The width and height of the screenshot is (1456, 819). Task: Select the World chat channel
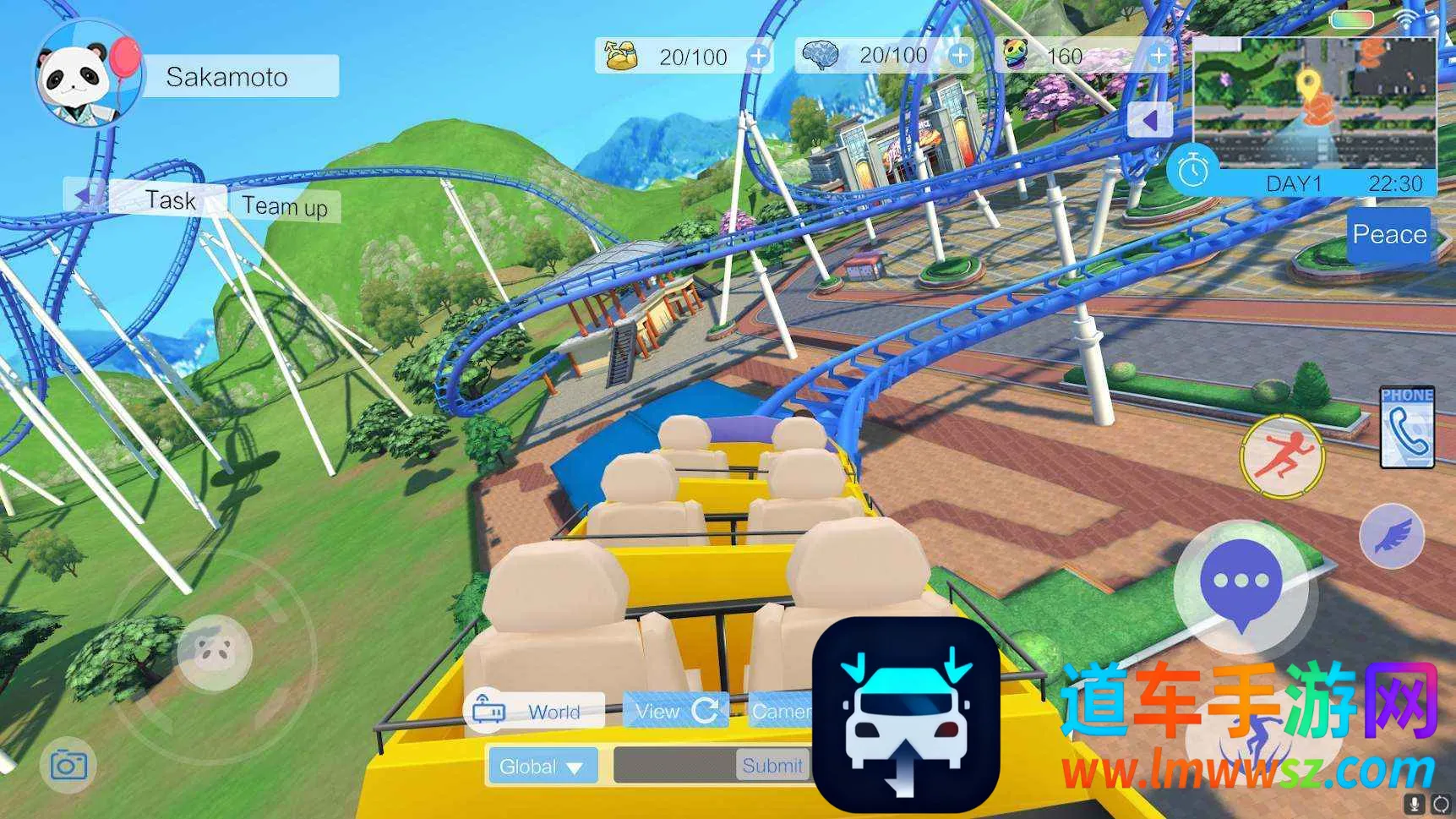coord(534,712)
